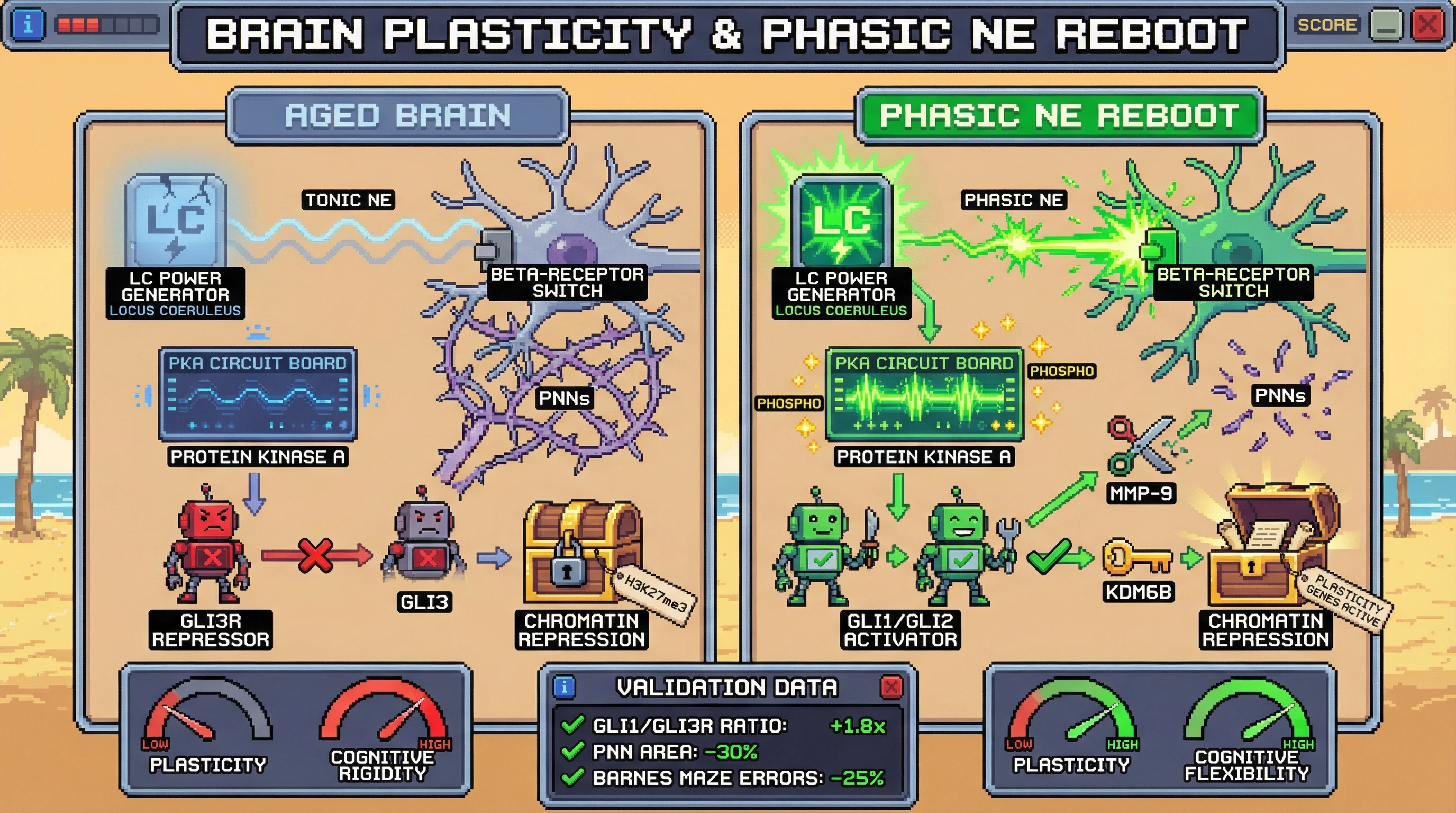Select the Aged Brain panel header
This screenshot has width=1456, height=813.
[398, 116]
